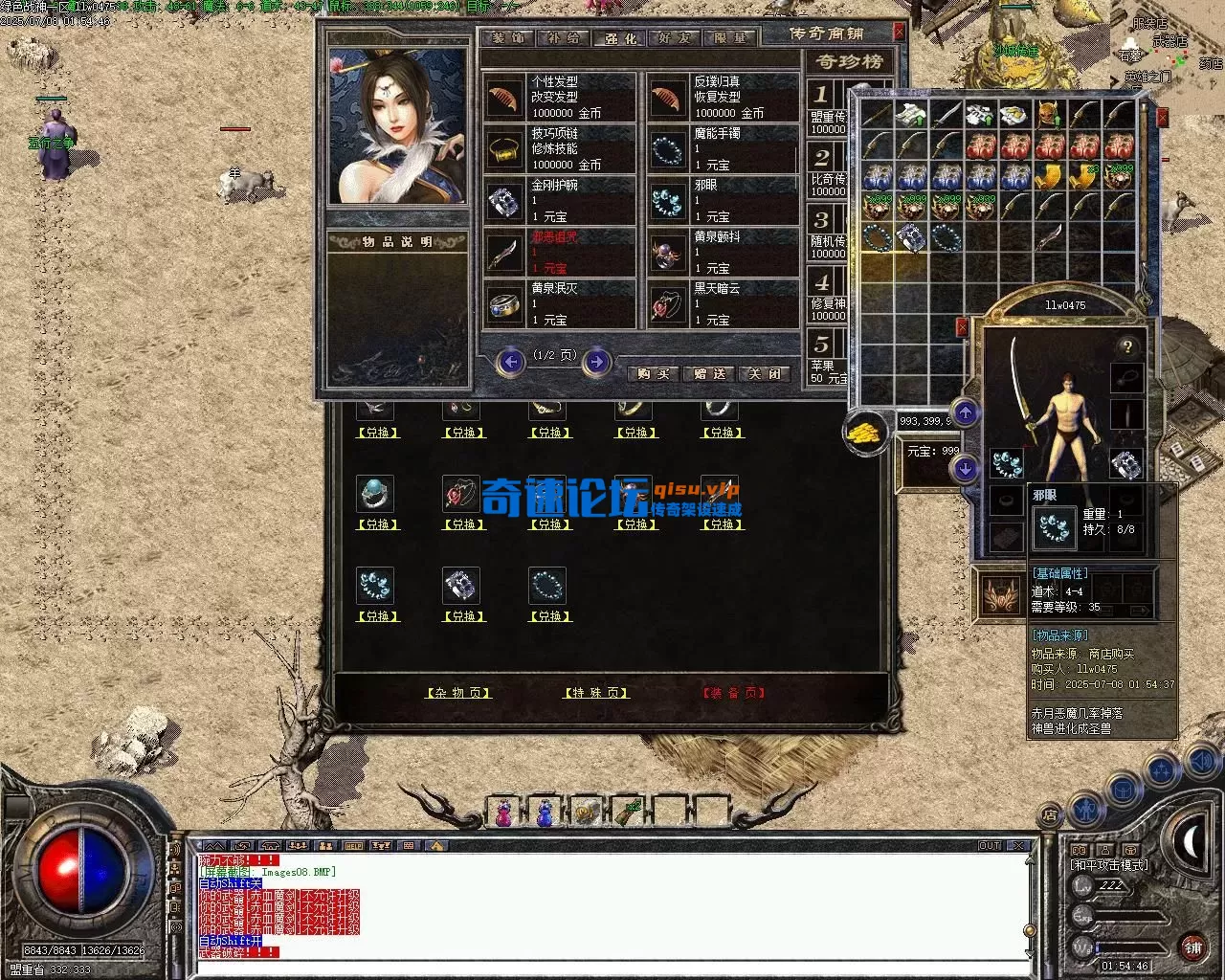1225x980 pixels.
Task: Switch to the 装饰 shop tab
Action: [x=509, y=38]
